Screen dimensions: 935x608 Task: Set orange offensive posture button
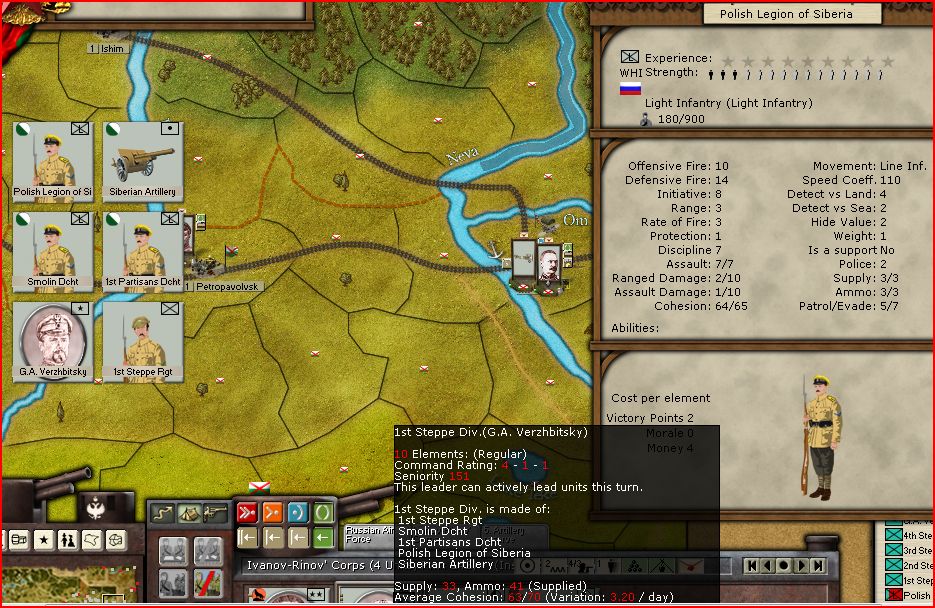pos(272,514)
